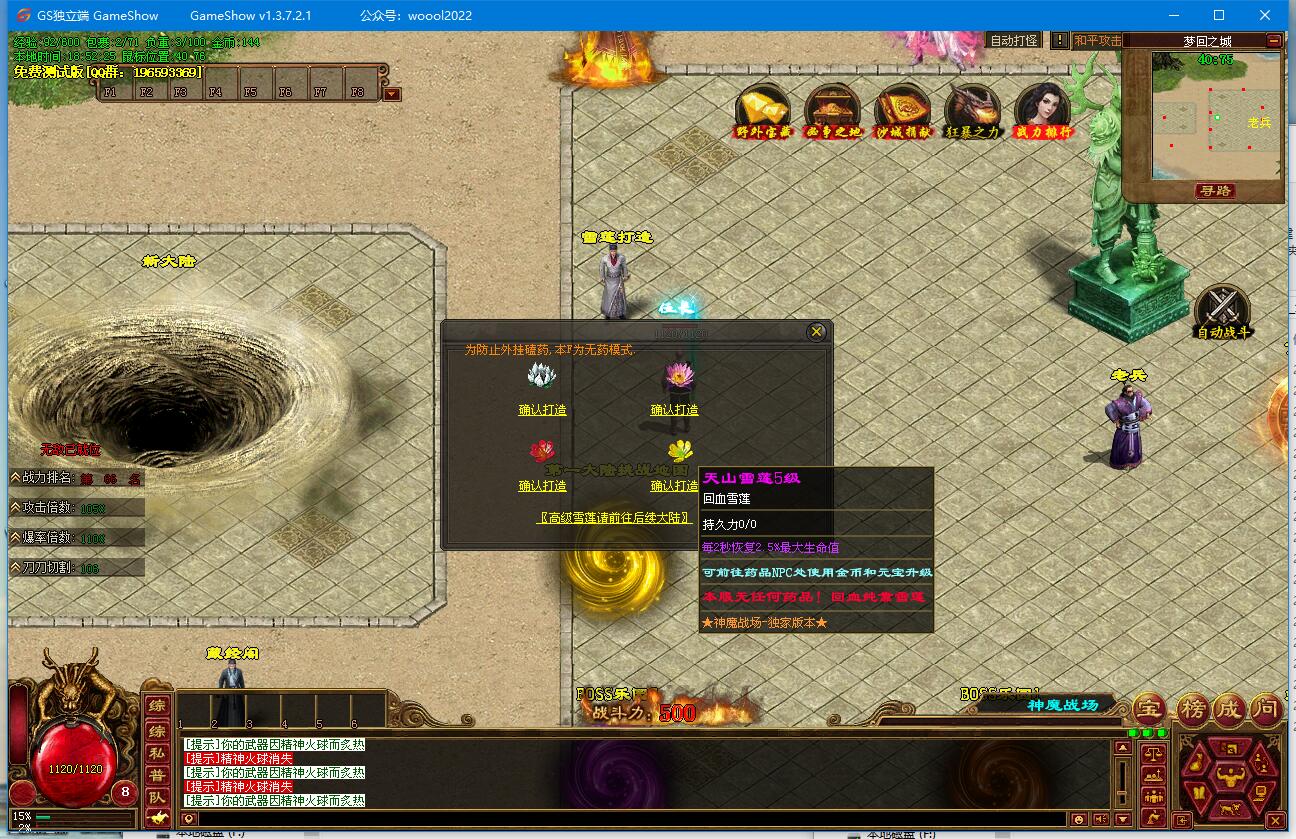Open the 榜 ranking round button
Viewport: 1296px width, 839px height.
coord(1191,710)
